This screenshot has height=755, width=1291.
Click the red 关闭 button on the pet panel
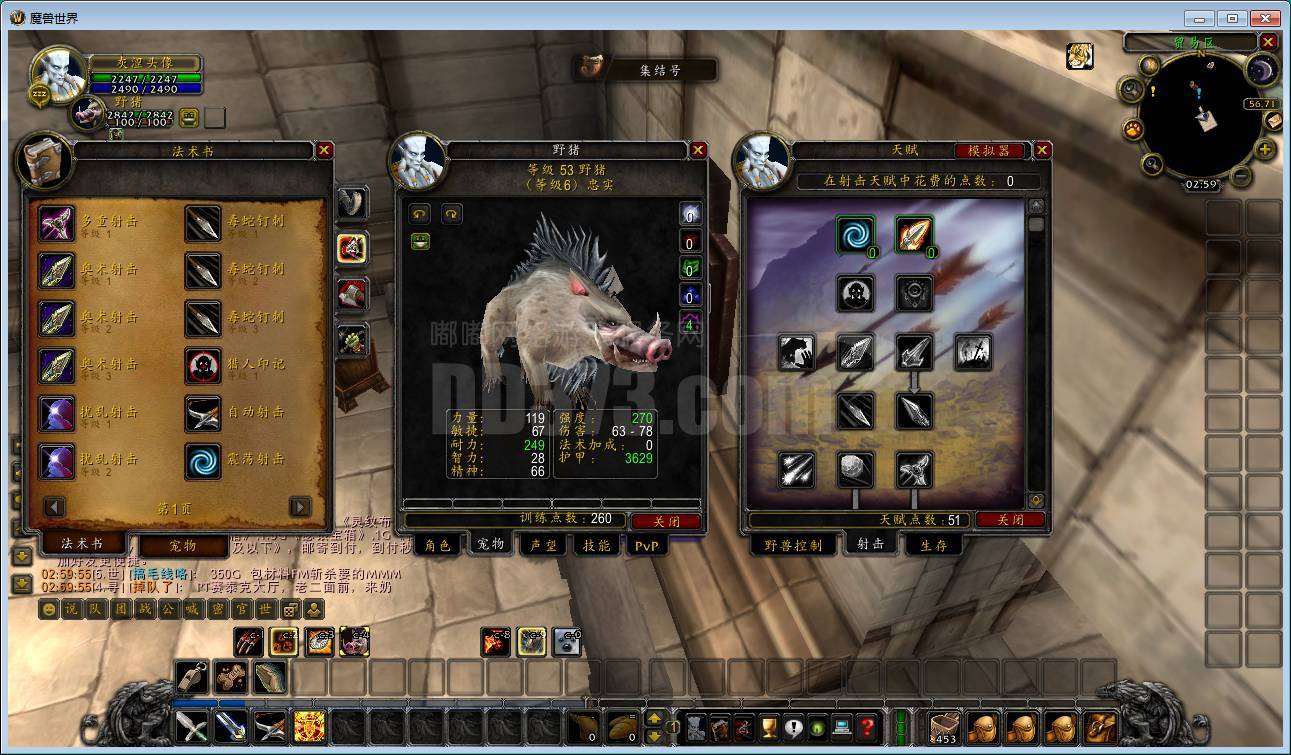pos(666,521)
